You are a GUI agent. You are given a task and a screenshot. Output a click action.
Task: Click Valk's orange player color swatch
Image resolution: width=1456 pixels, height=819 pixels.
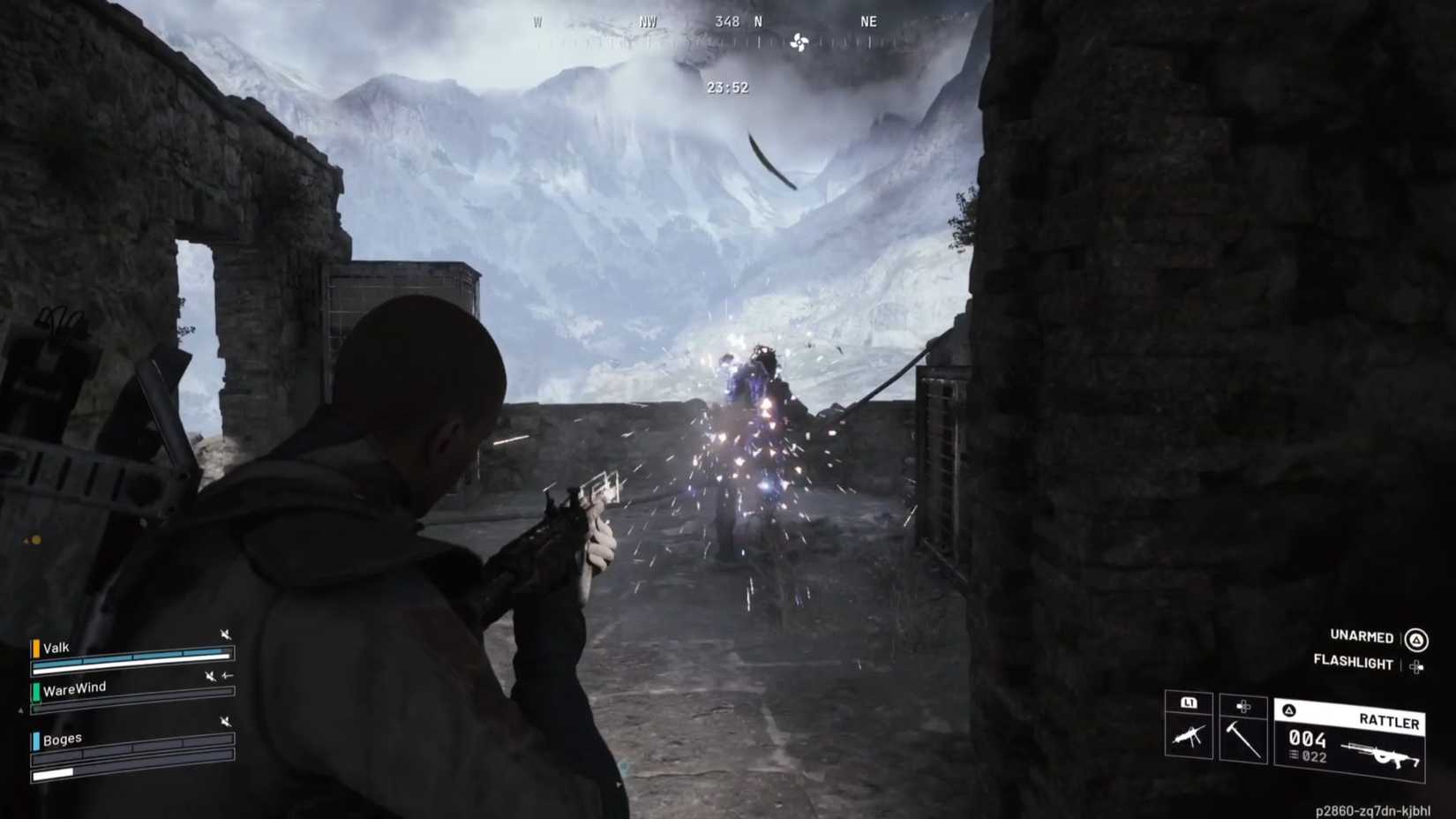(x=36, y=649)
